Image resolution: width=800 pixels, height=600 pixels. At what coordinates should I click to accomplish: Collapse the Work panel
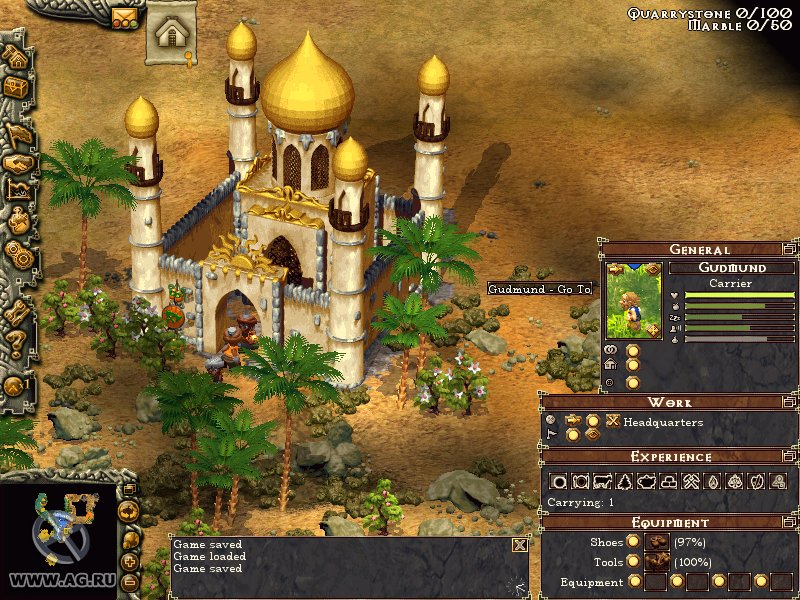click(x=789, y=402)
